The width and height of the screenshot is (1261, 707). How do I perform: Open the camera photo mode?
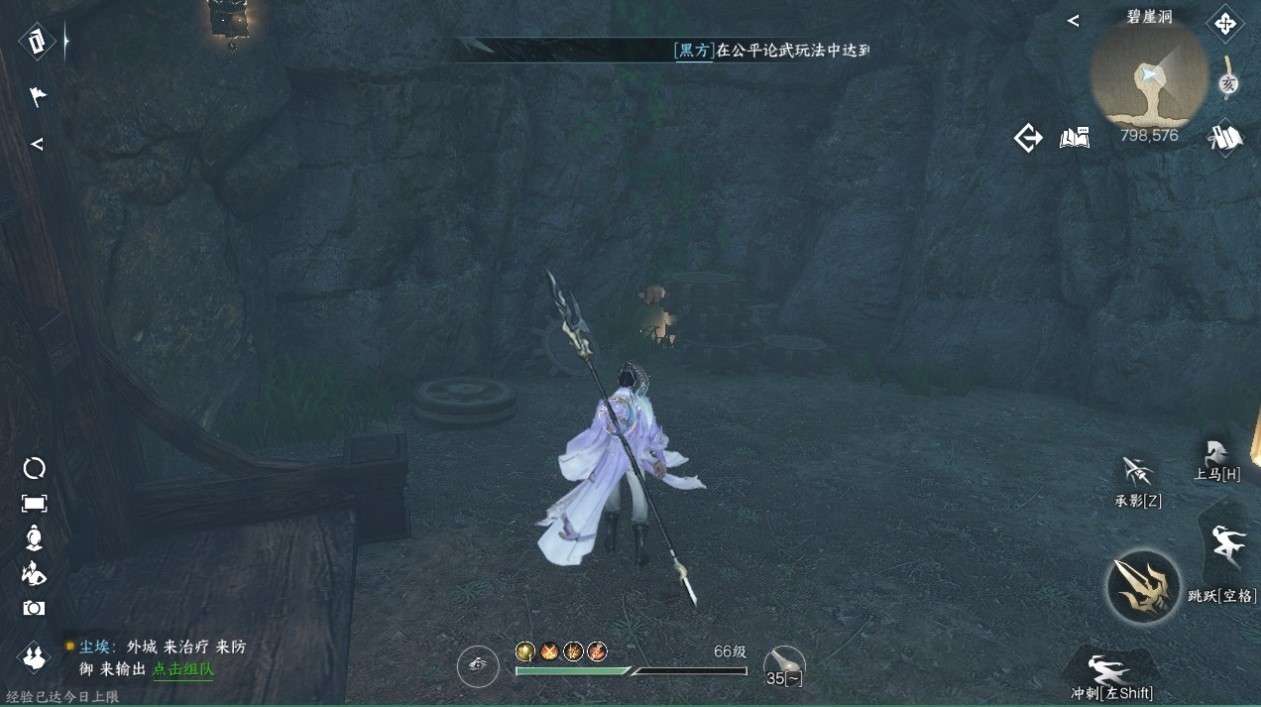34,608
